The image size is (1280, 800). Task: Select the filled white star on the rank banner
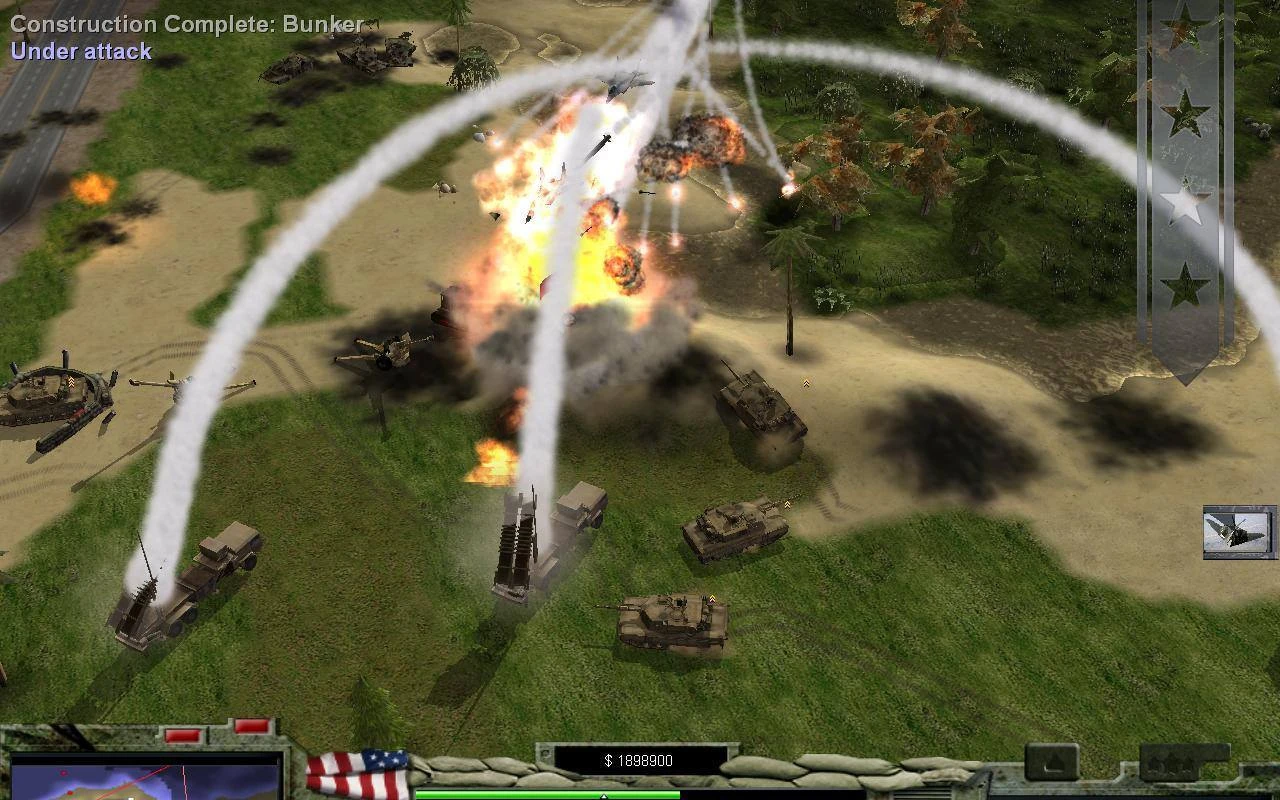(1185, 204)
